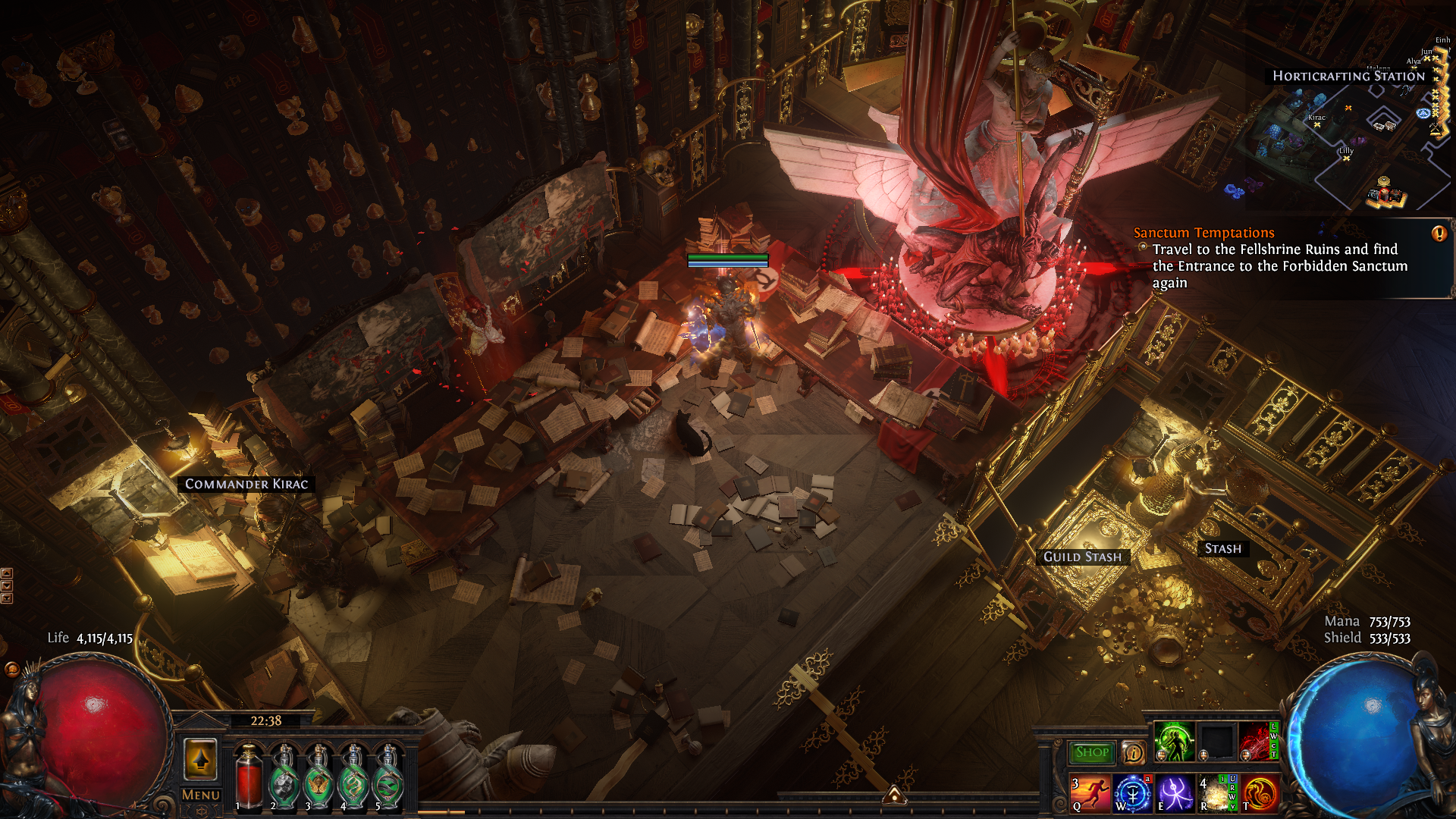Image resolution: width=1456 pixels, height=819 pixels.
Task: Activate the explosion skill on R
Action: (1216, 793)
